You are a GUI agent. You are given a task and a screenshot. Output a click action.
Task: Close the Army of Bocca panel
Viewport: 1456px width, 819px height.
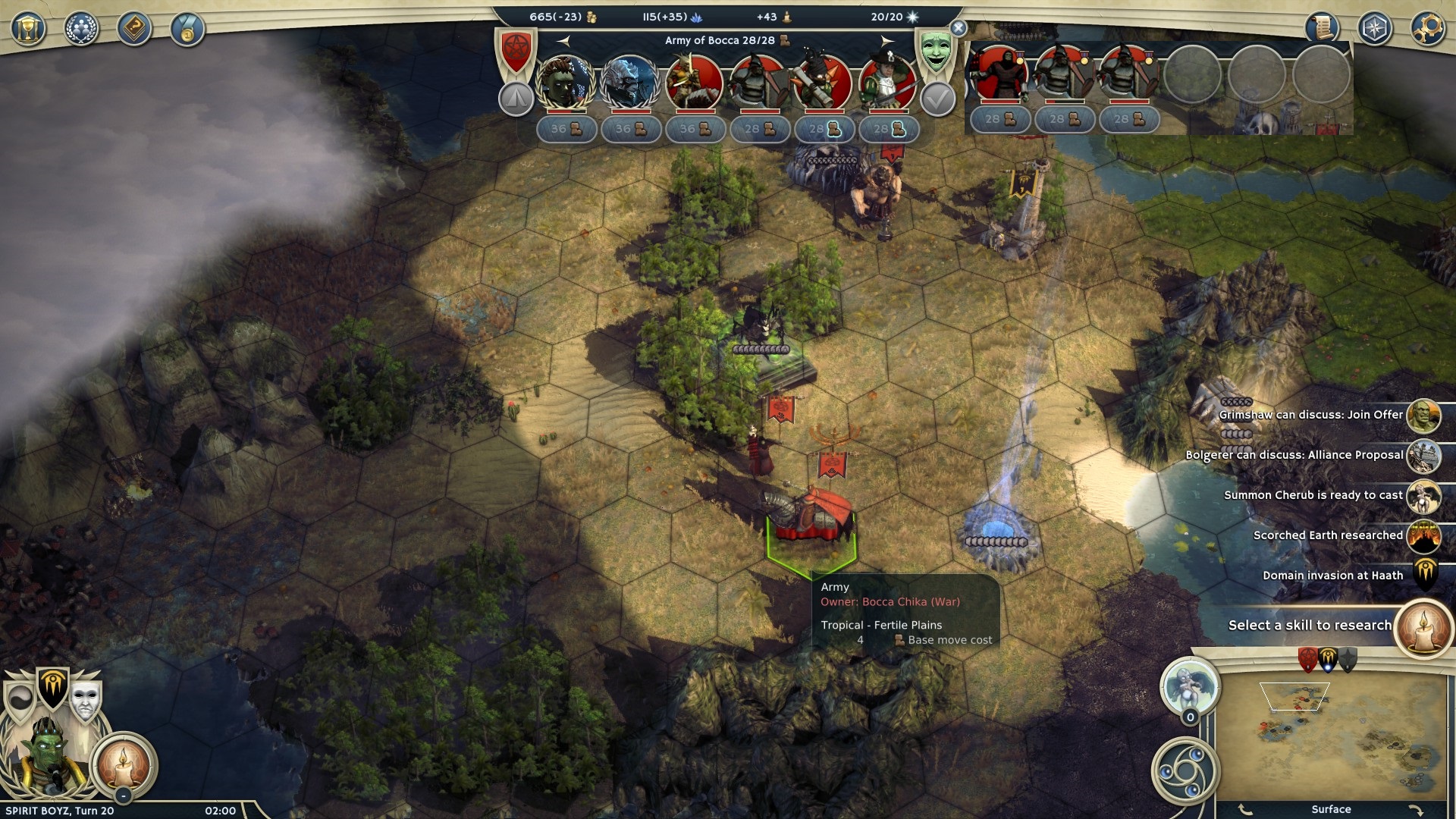point(959,28)
